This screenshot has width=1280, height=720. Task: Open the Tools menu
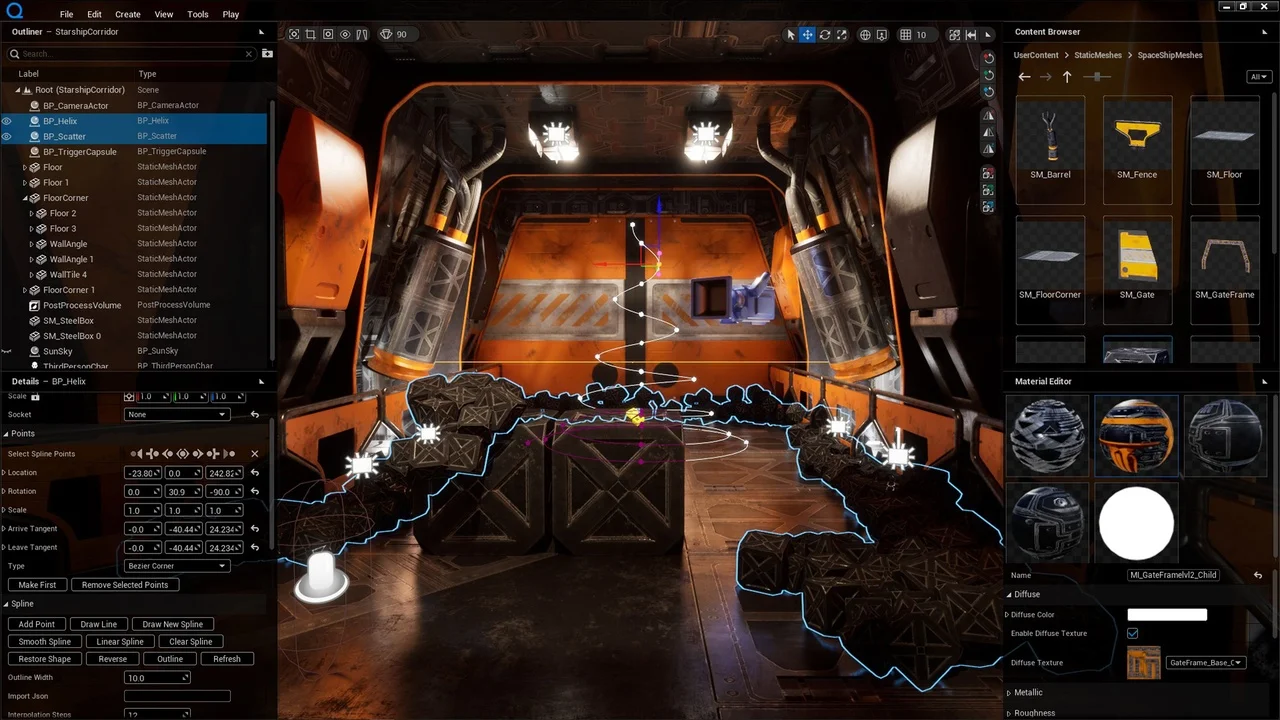point(198,14)
